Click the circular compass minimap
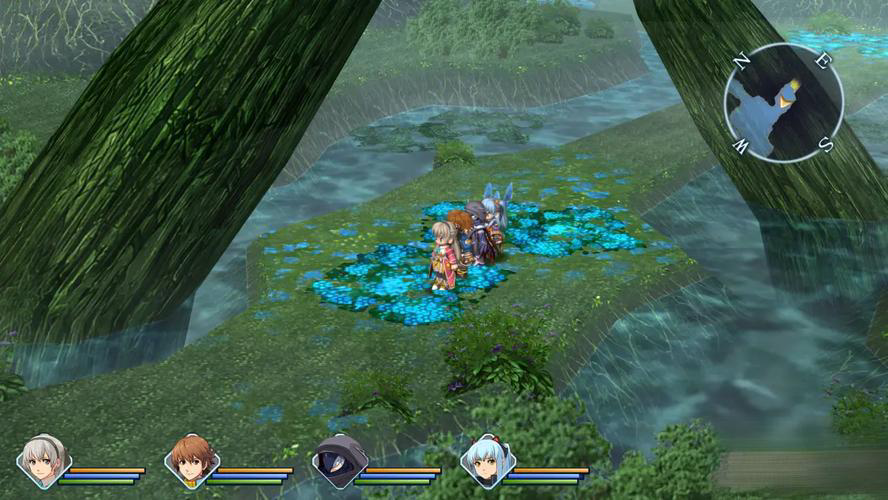This screenshot has height=500, width=888. pos(784,103)
